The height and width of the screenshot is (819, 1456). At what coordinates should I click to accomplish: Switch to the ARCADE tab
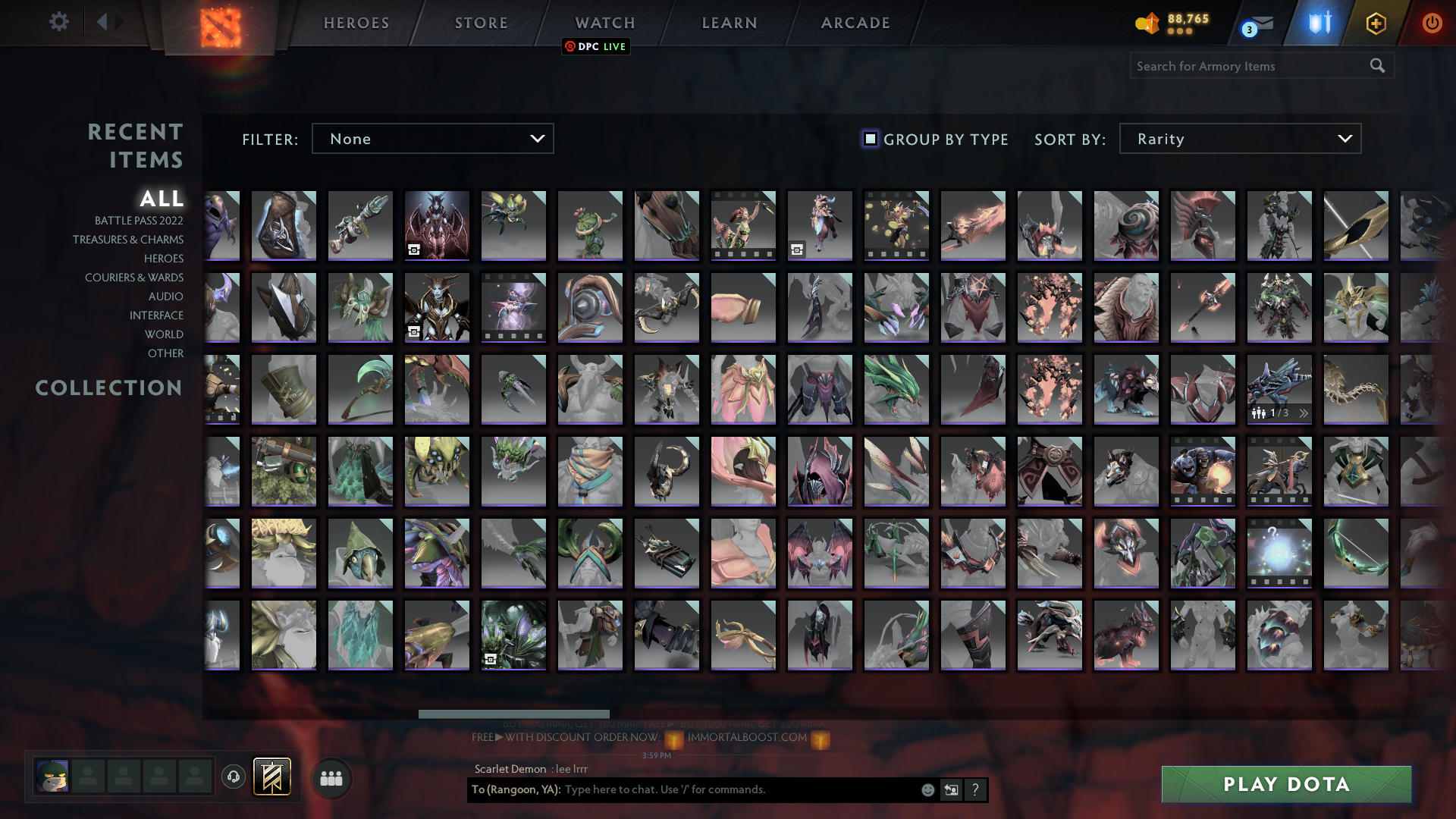pyautogui.click(x=855, y=23)
